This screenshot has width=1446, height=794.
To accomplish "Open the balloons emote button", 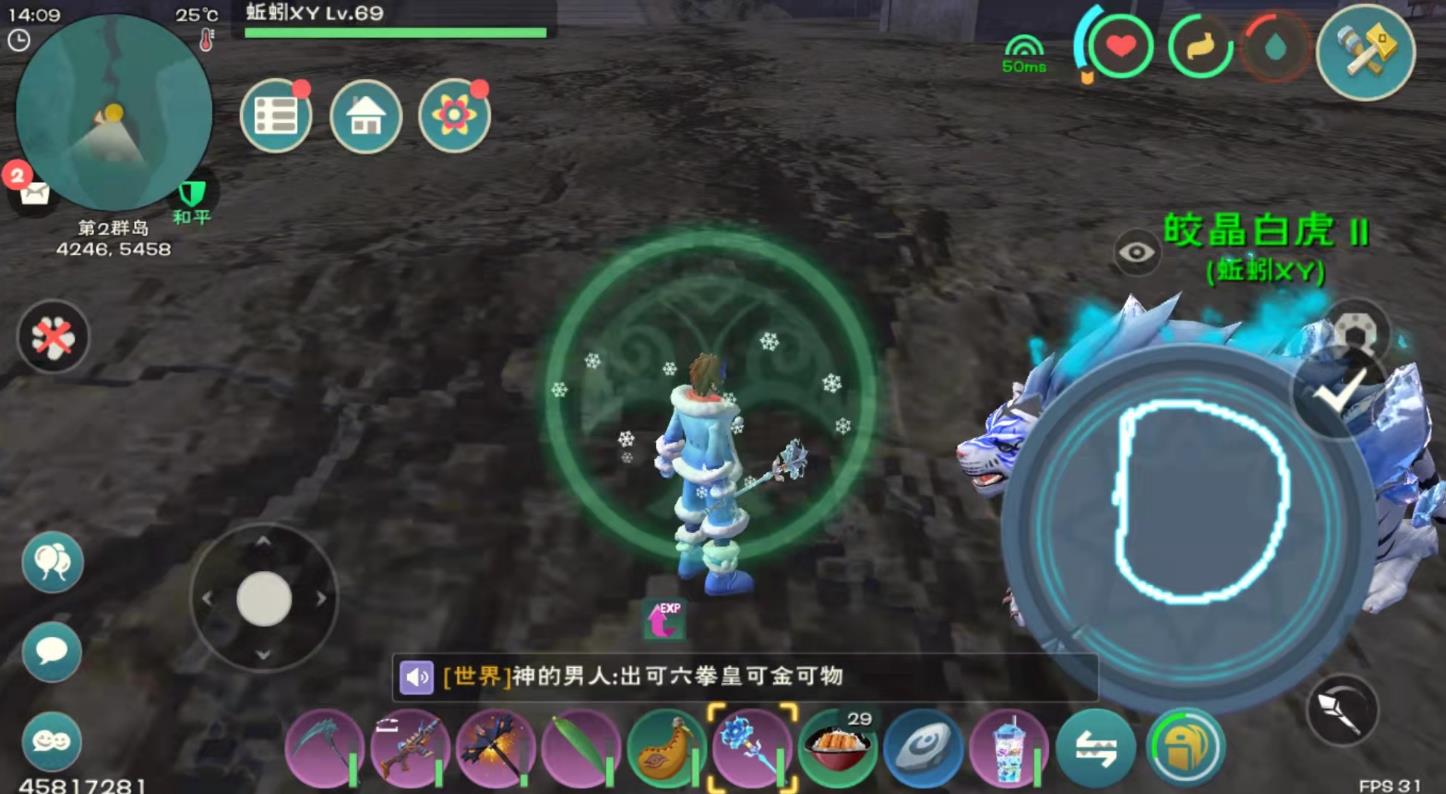I will pos(52,562).
